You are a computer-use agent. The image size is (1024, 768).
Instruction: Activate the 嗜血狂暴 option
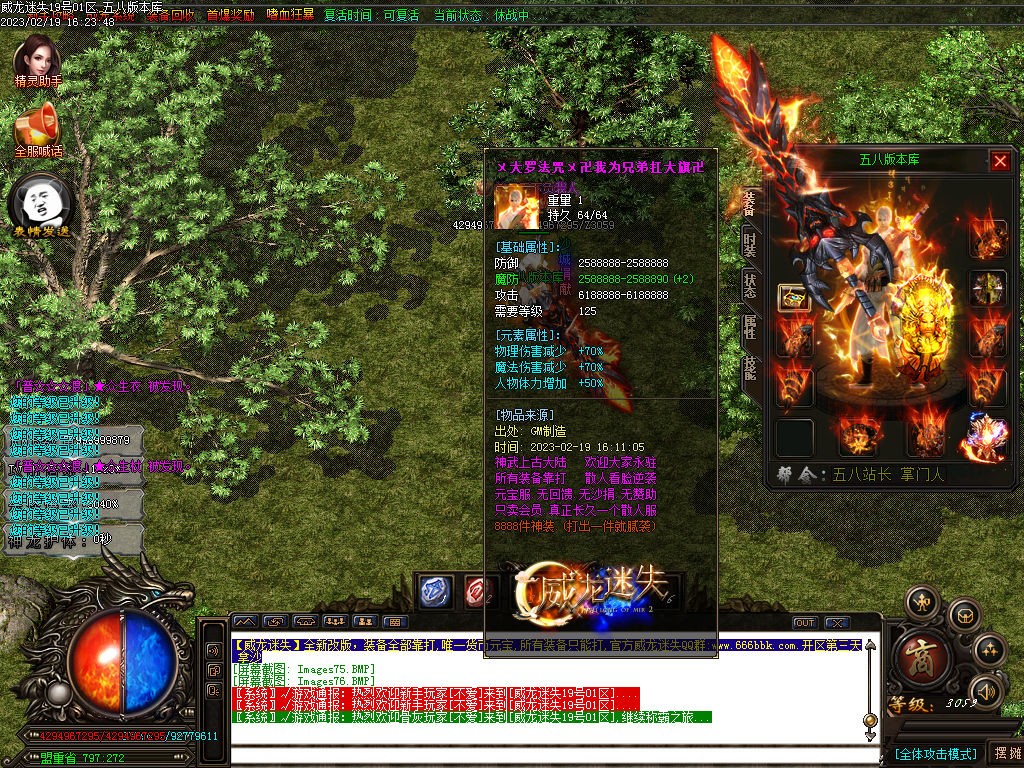(290, 16)
